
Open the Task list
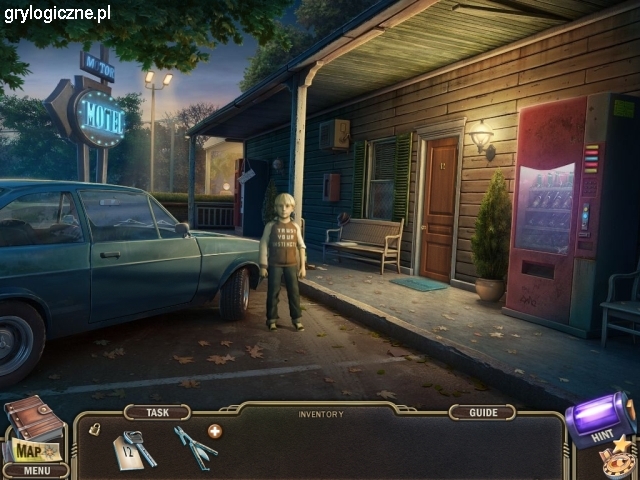click(157, 412)
